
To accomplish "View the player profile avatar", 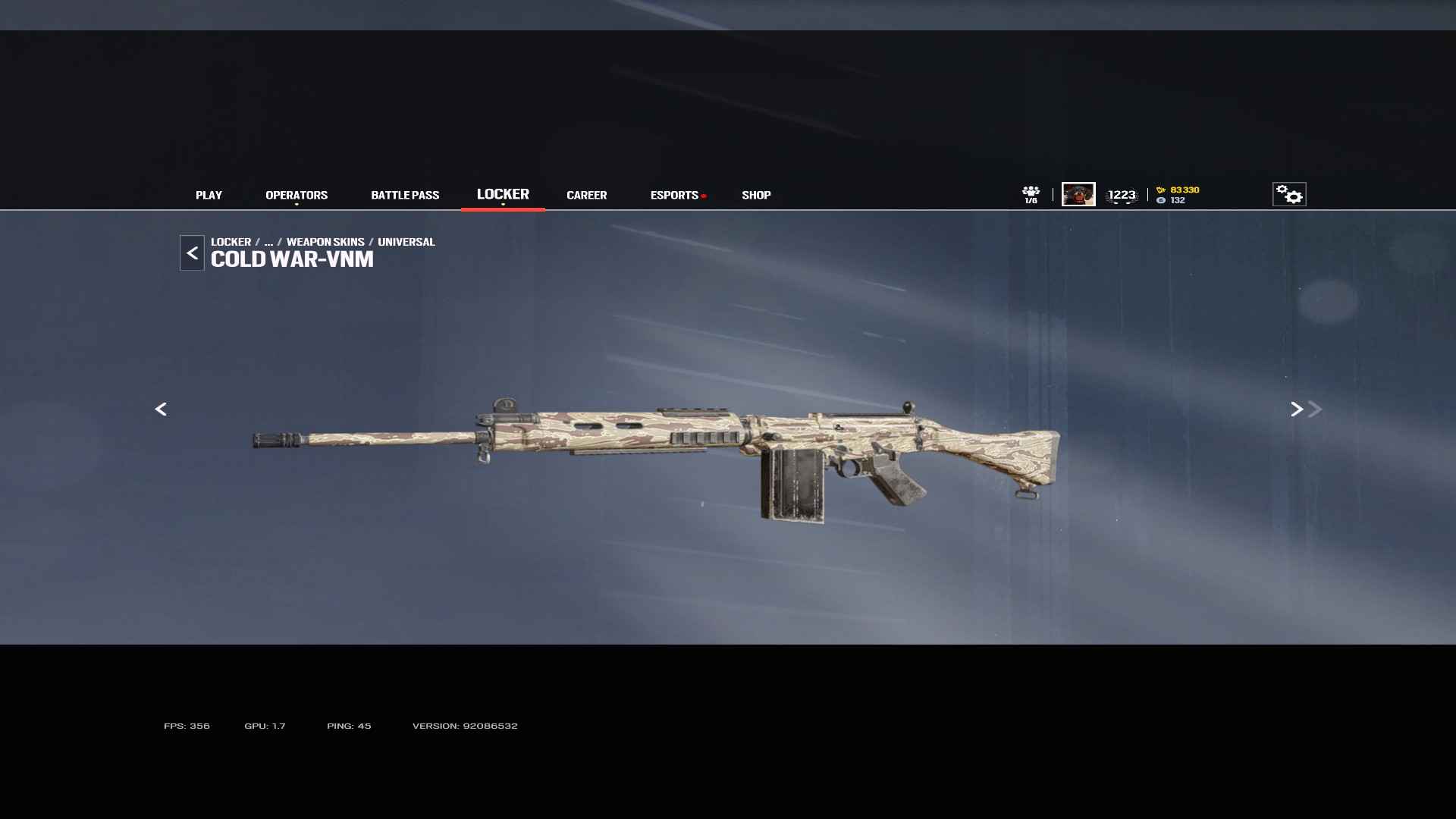I will point(1078,194).
